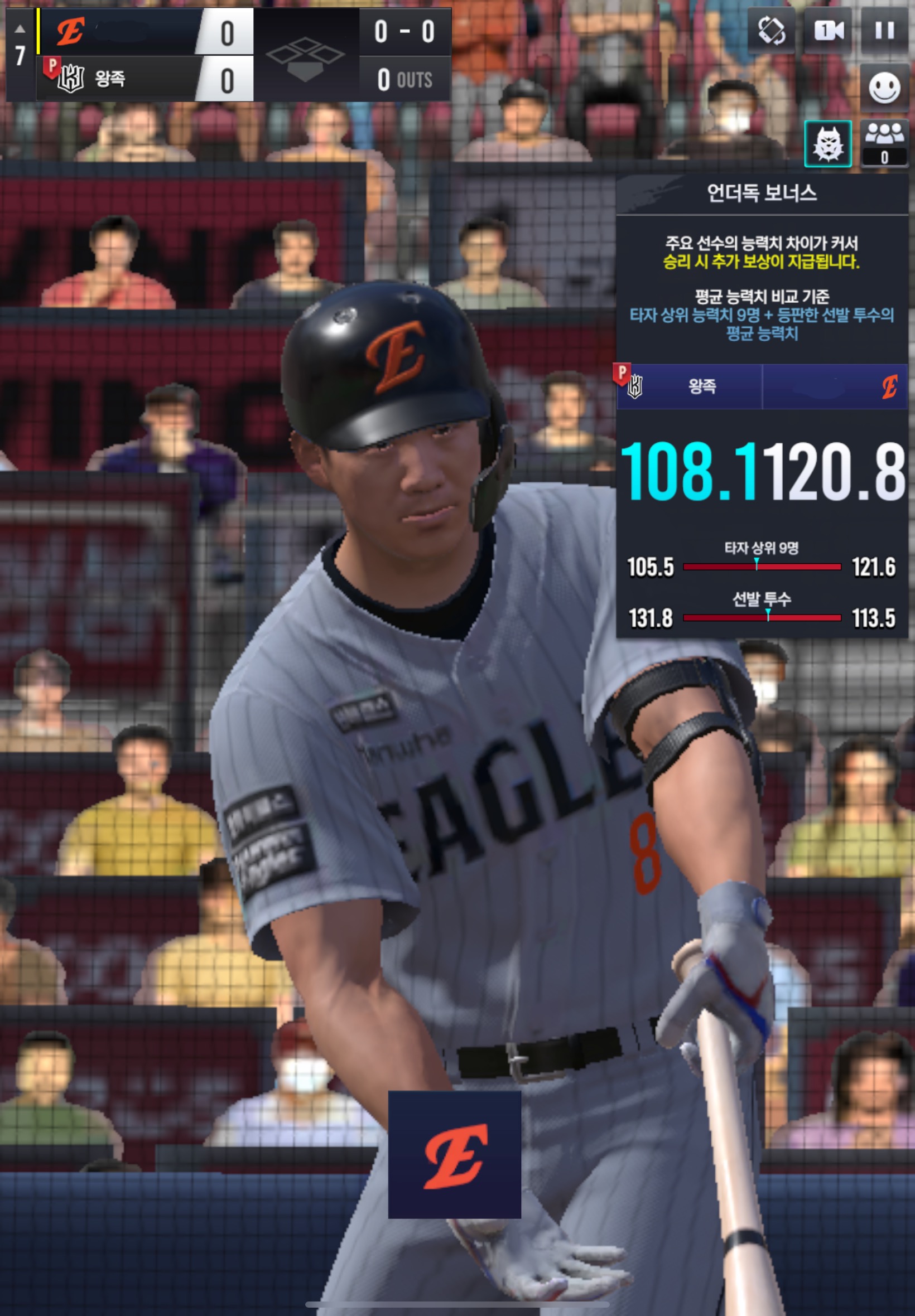
Task: Tap the screen rotation icon
Action: point(771,30)
